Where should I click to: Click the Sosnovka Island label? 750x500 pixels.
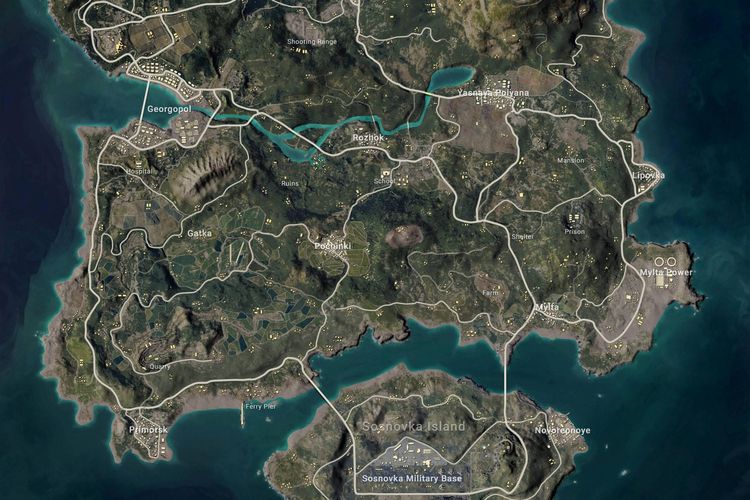pos(412,427)
